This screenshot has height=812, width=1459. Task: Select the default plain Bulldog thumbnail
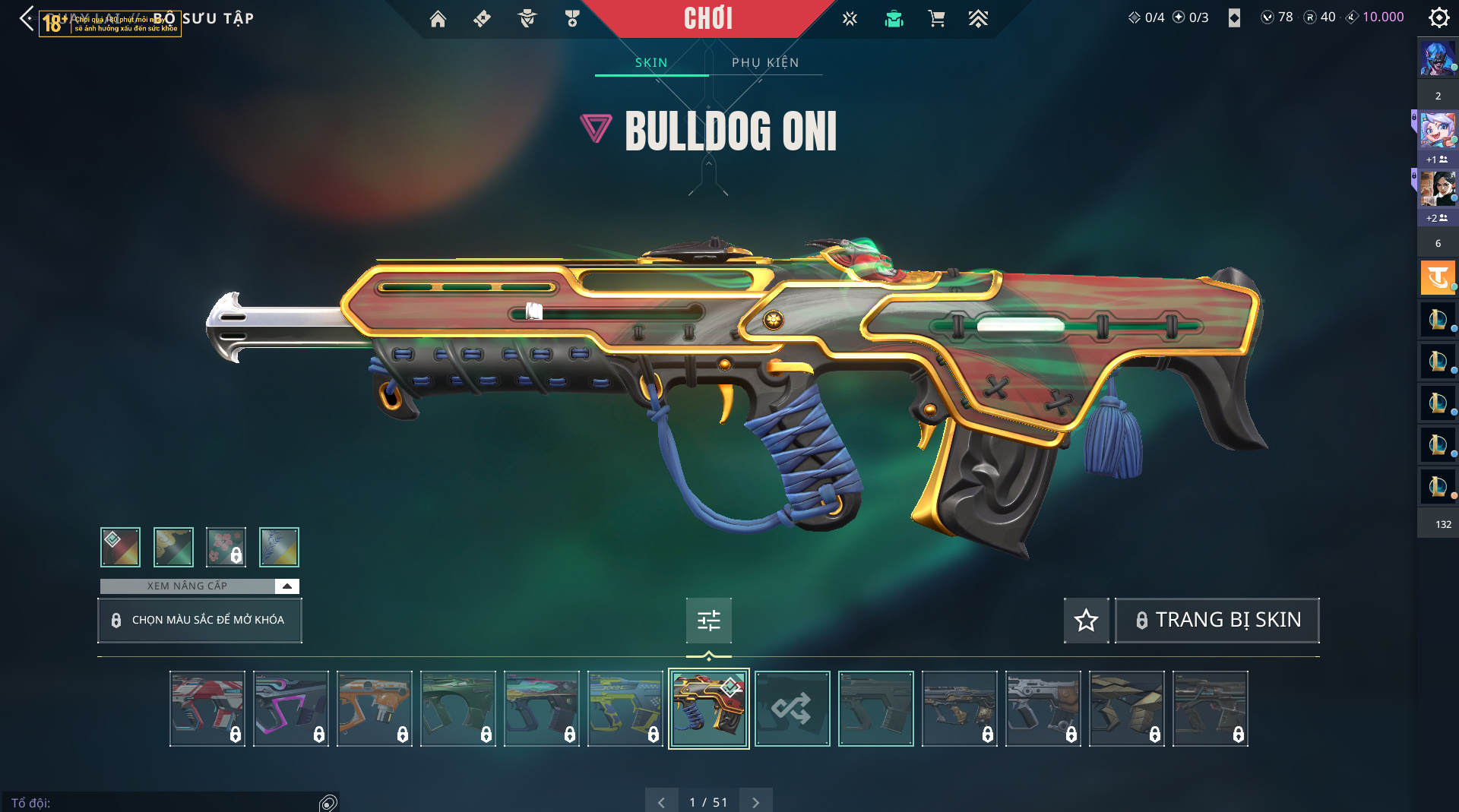click(x=875, y=709)
